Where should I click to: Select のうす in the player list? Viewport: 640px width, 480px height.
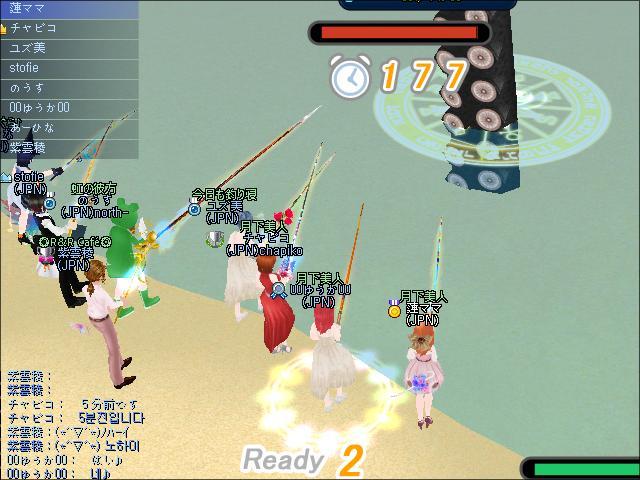(68, 88)
